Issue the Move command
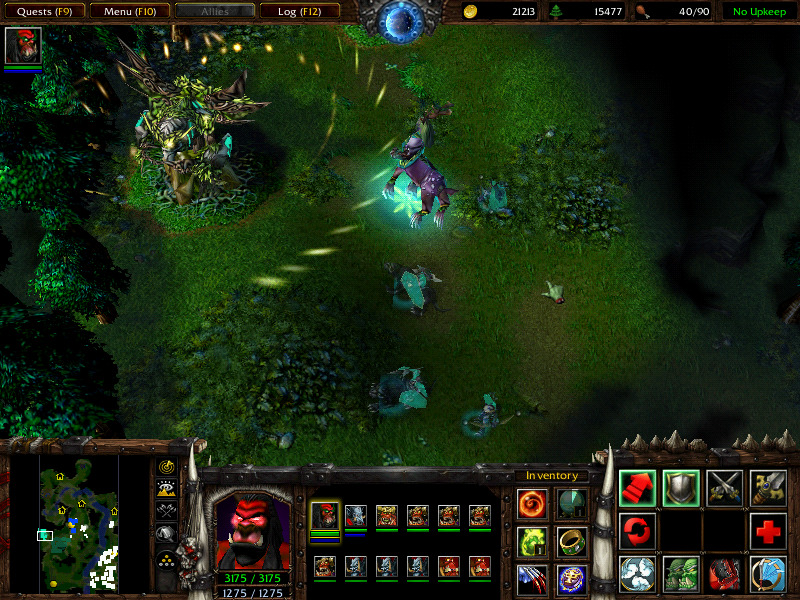800x600 pixels. [637, 488]
